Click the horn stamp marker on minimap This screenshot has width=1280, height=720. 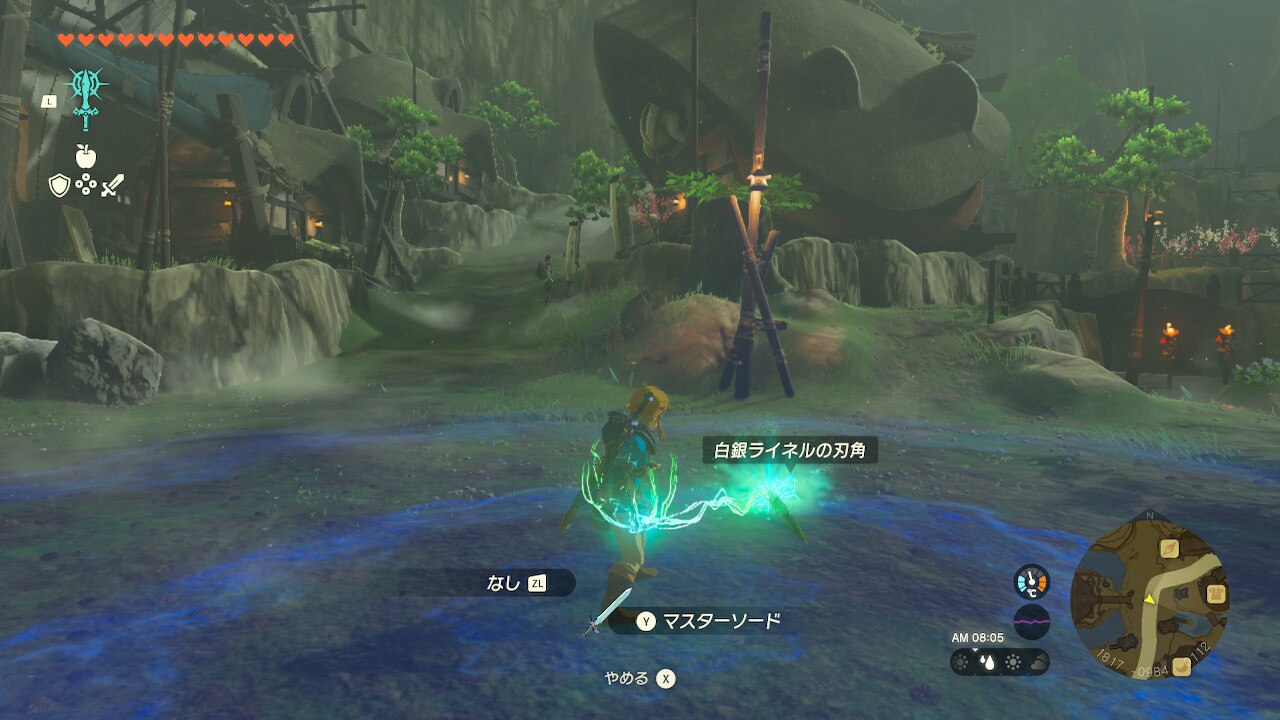tap(1182, 667)
